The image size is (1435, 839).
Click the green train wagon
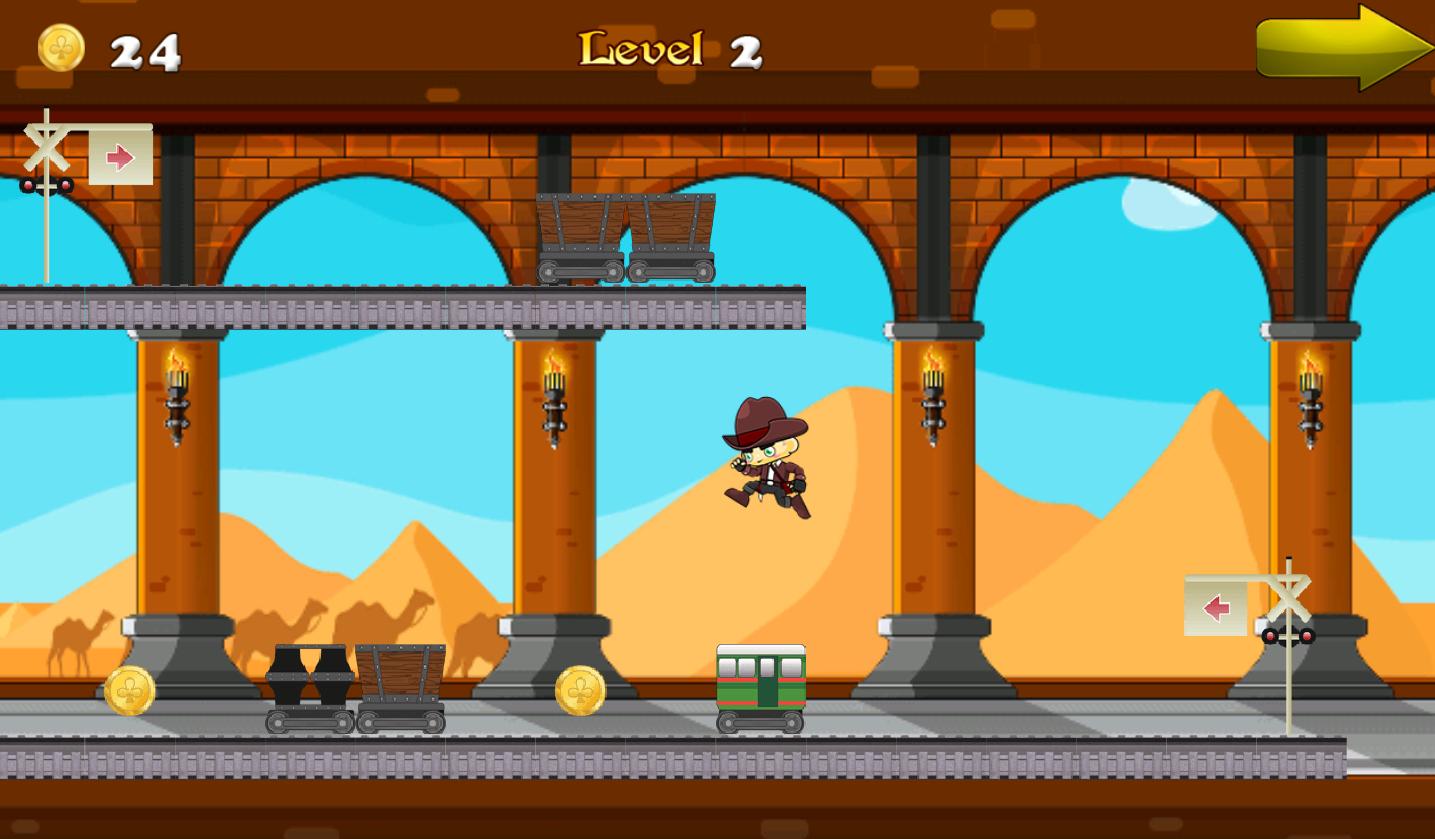[760, 690]
